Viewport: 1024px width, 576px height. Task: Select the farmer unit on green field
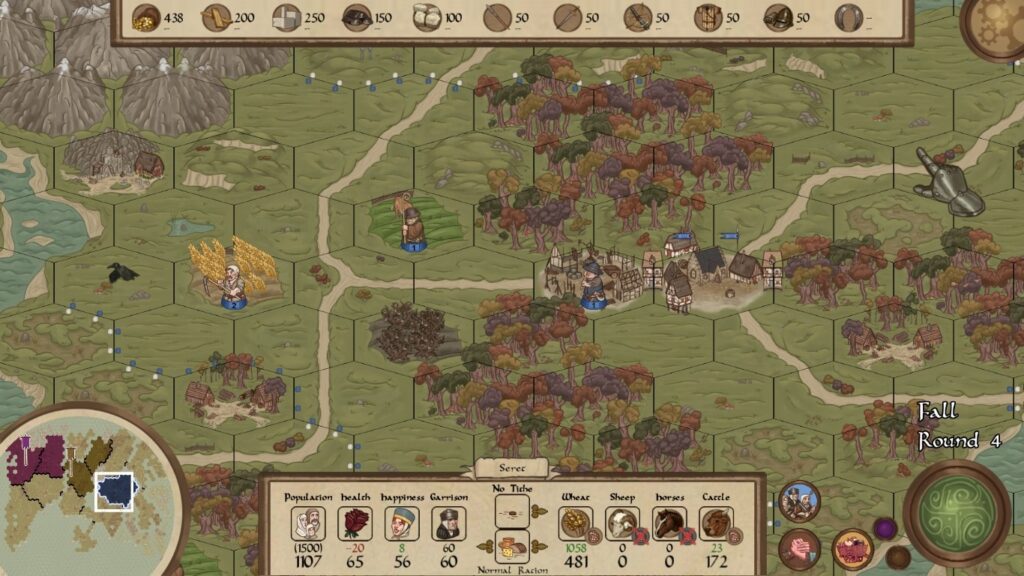[x=411, y=225]
